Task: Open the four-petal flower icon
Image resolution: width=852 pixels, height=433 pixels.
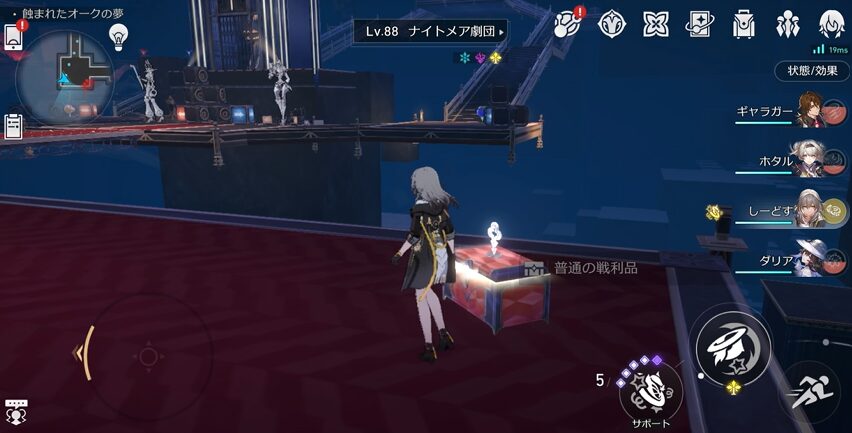Action: (655, 23)
